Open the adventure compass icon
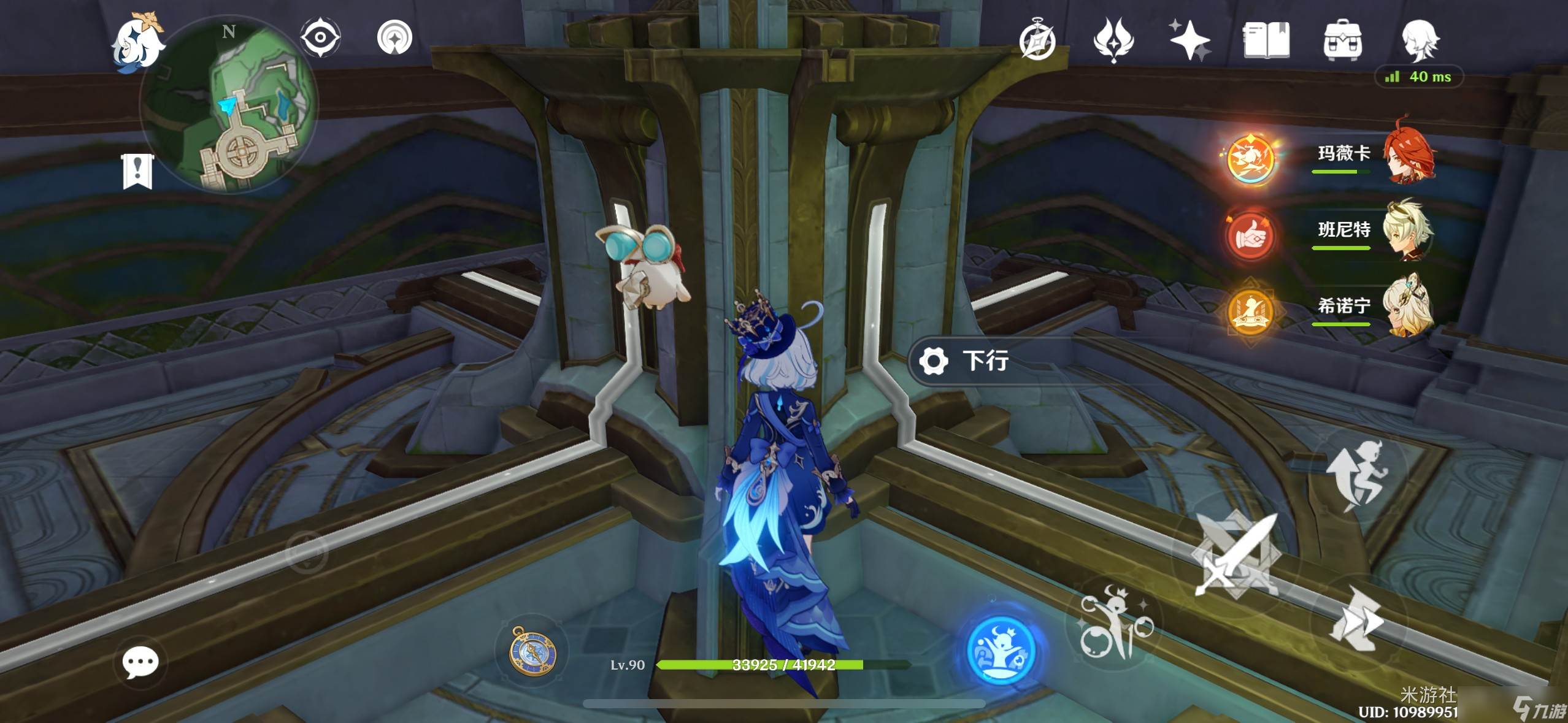This screenshot has width=1568, height=723. (1037, 40)
